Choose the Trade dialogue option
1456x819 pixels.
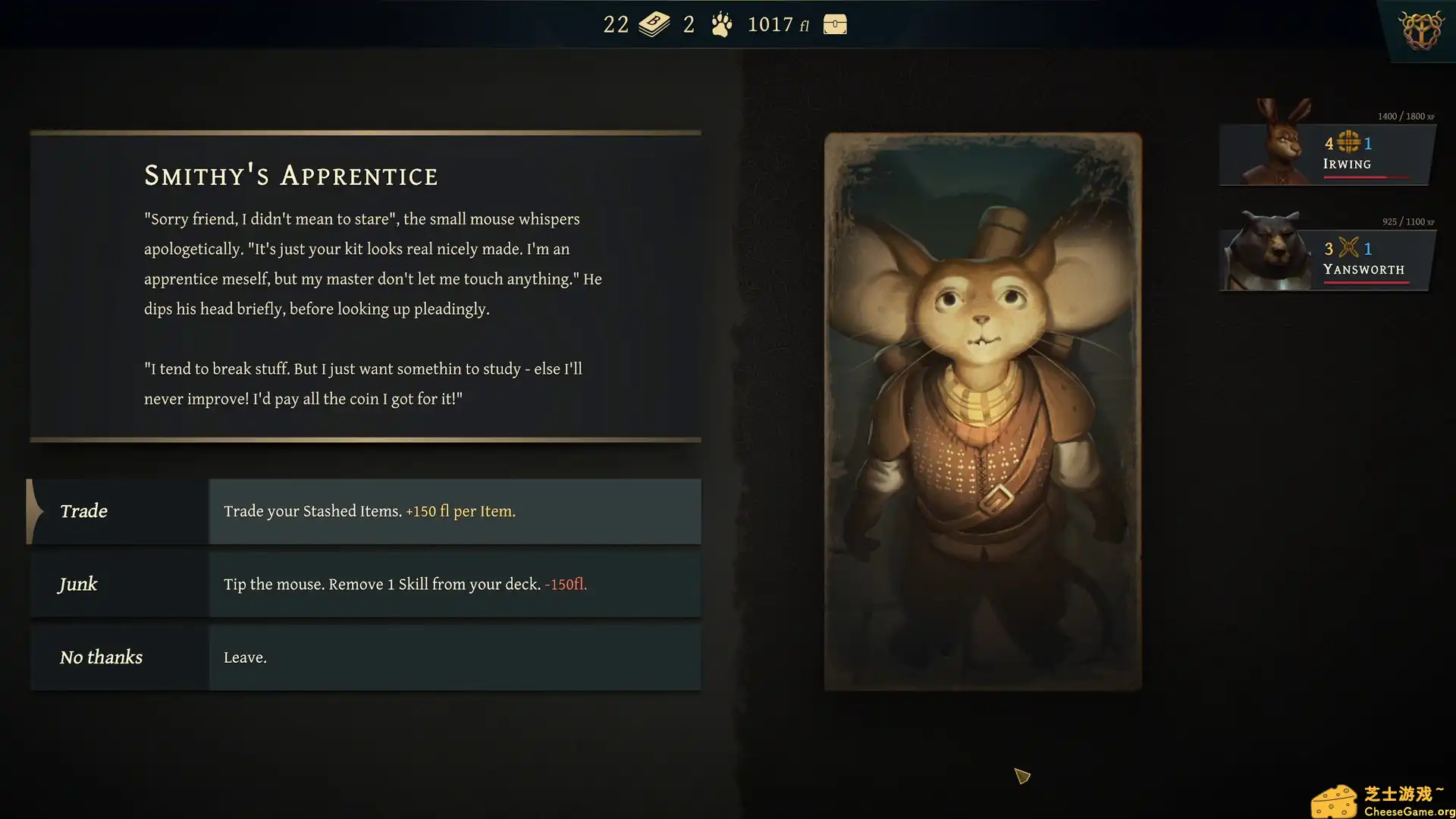pyautogui.click(x=364, y=511)
